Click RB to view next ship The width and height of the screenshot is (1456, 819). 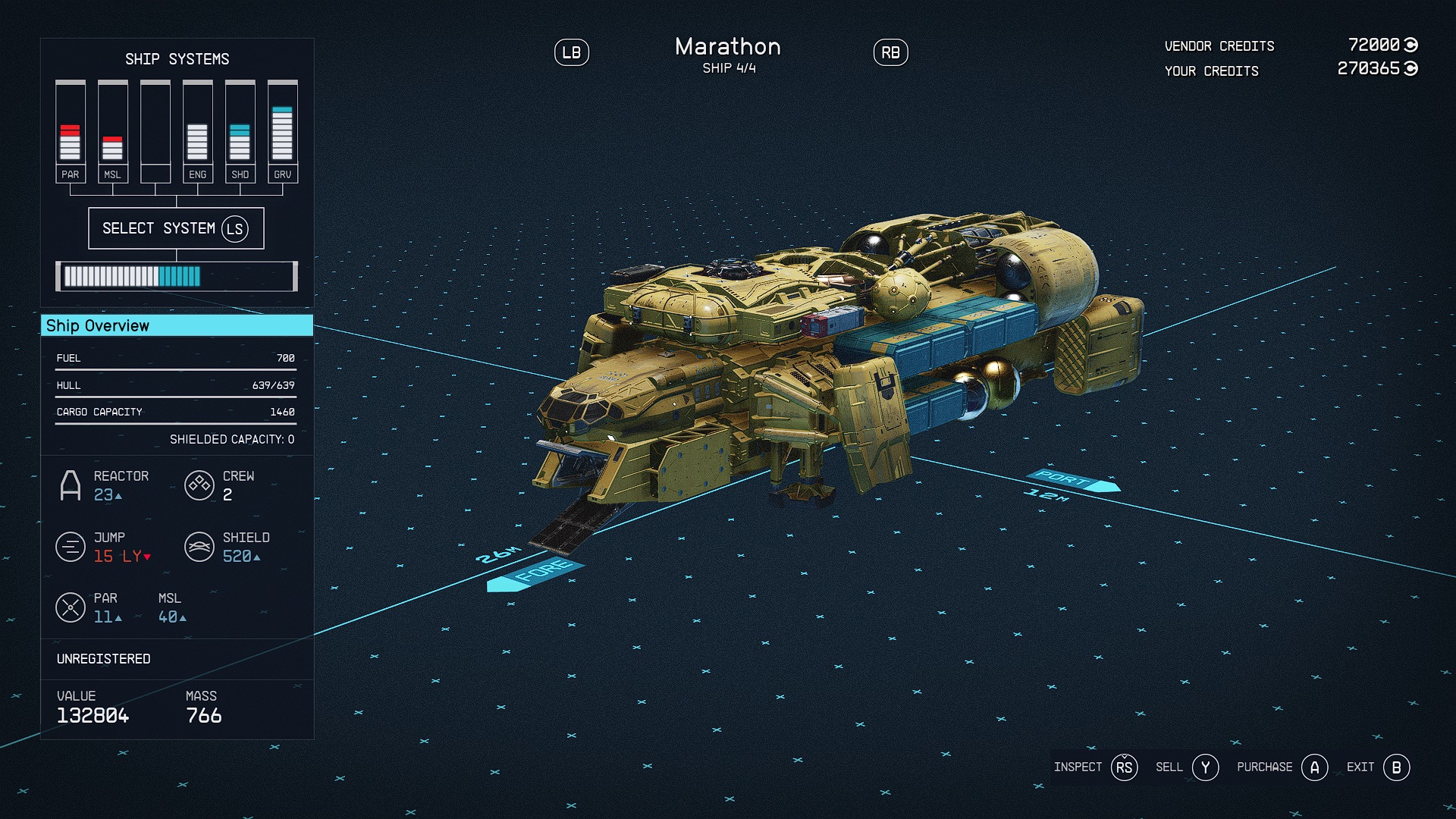[890, 52]
